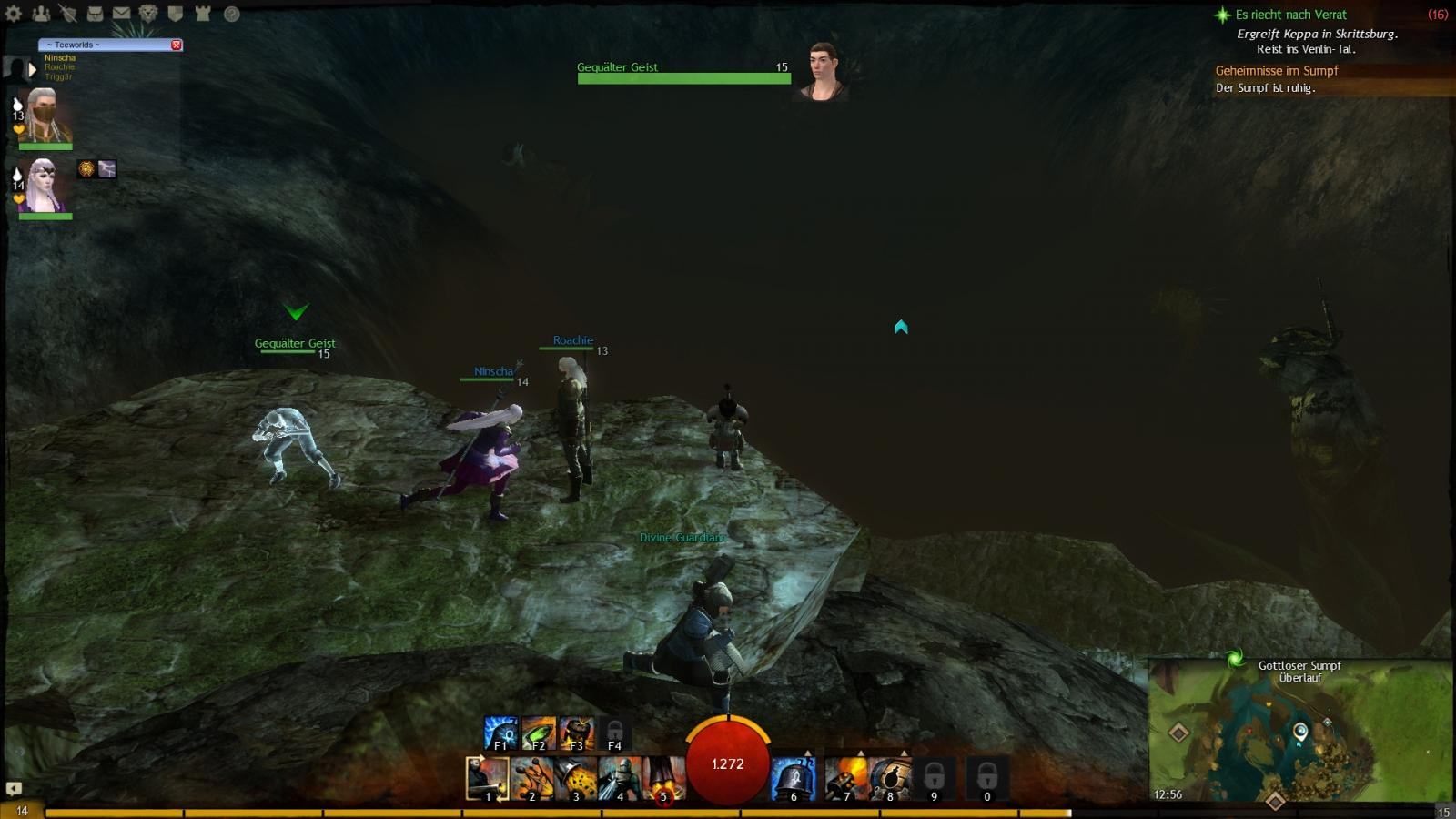Close the Teeworlds overlay window
The image size is (1456, 819).
177,45
